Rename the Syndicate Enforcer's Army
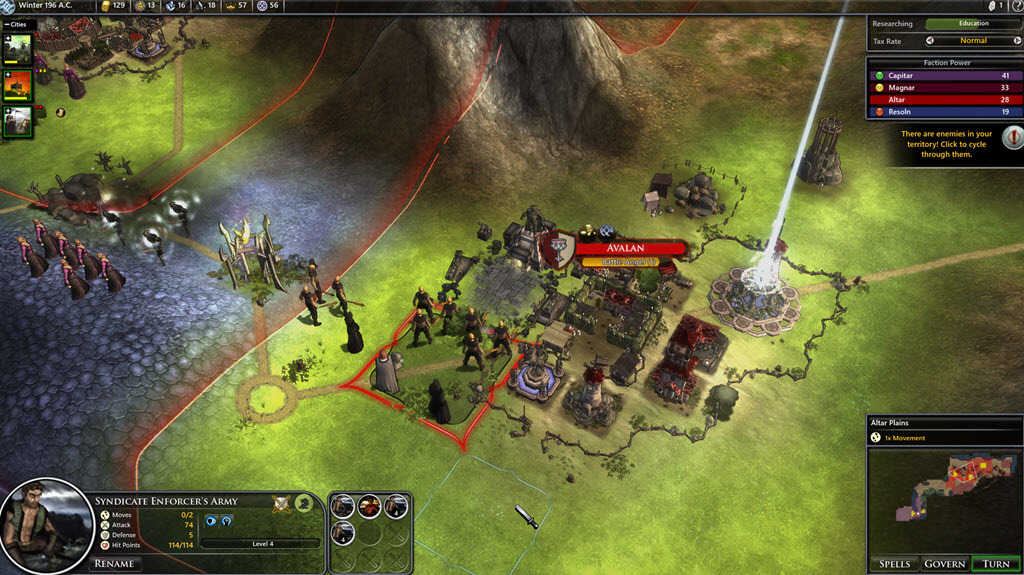The image size is (1024, 575). 114,563
